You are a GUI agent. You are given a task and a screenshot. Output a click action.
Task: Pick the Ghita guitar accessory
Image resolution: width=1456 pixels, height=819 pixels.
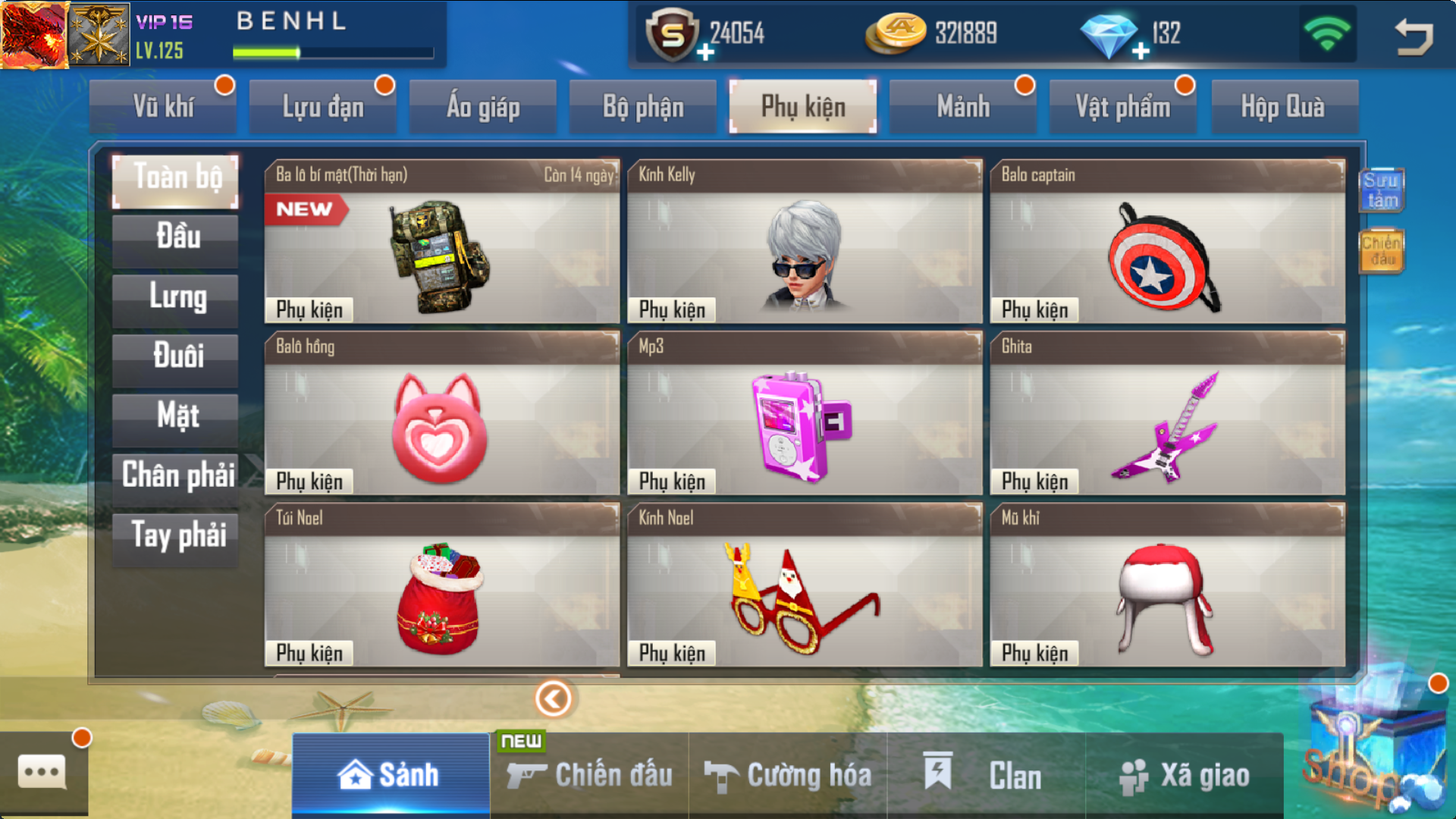click(1167, 414)
